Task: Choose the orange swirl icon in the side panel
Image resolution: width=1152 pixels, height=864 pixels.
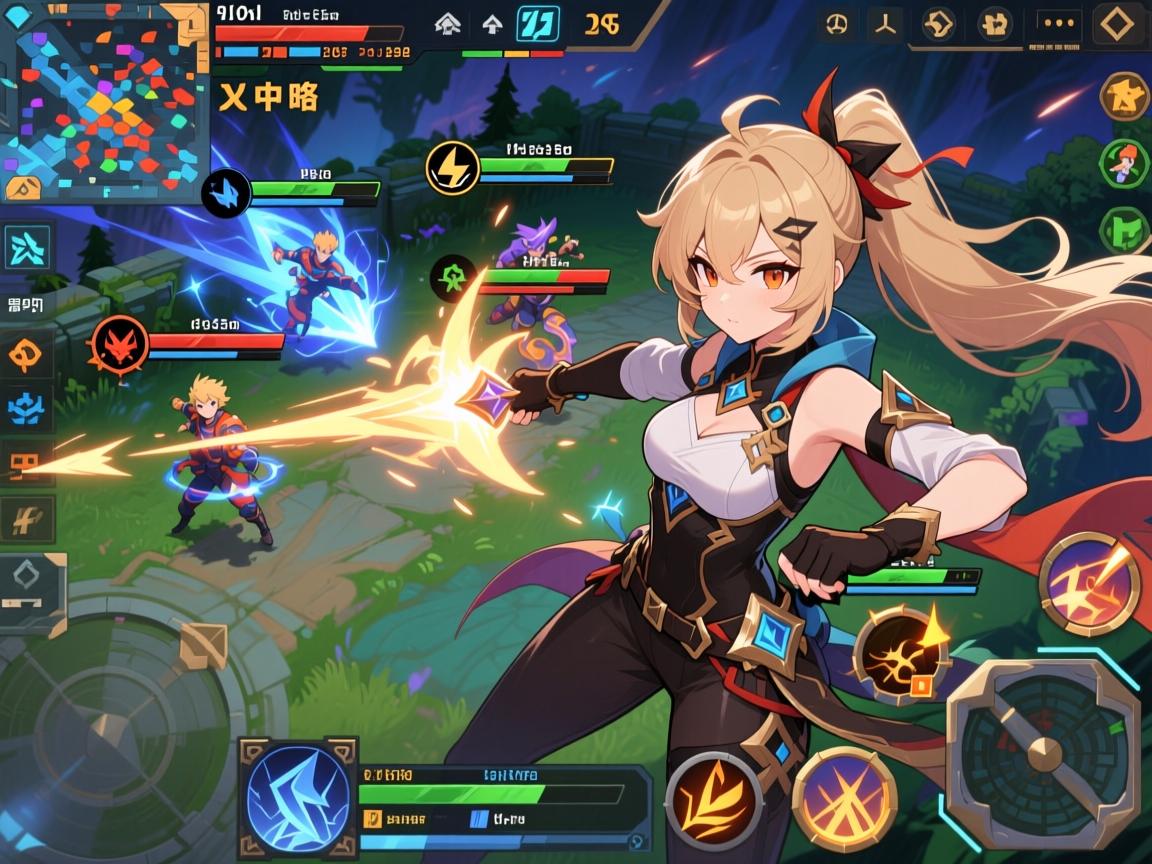Action: tap(25, 354)
